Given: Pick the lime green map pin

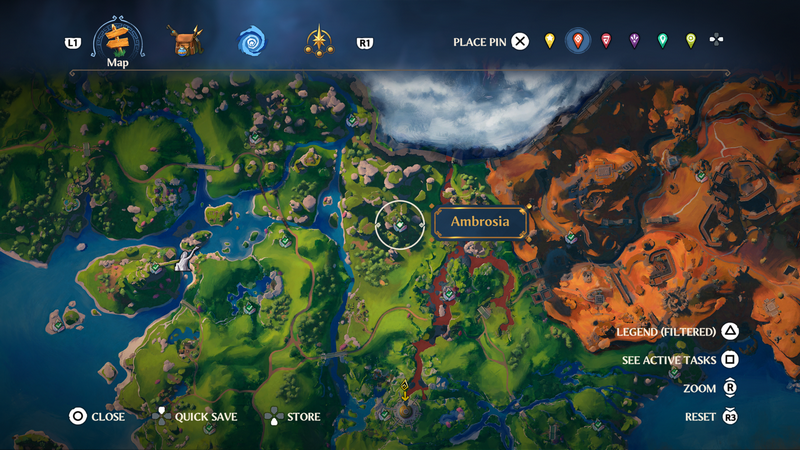Looking at the screenshot, I should tap(690, 41).
